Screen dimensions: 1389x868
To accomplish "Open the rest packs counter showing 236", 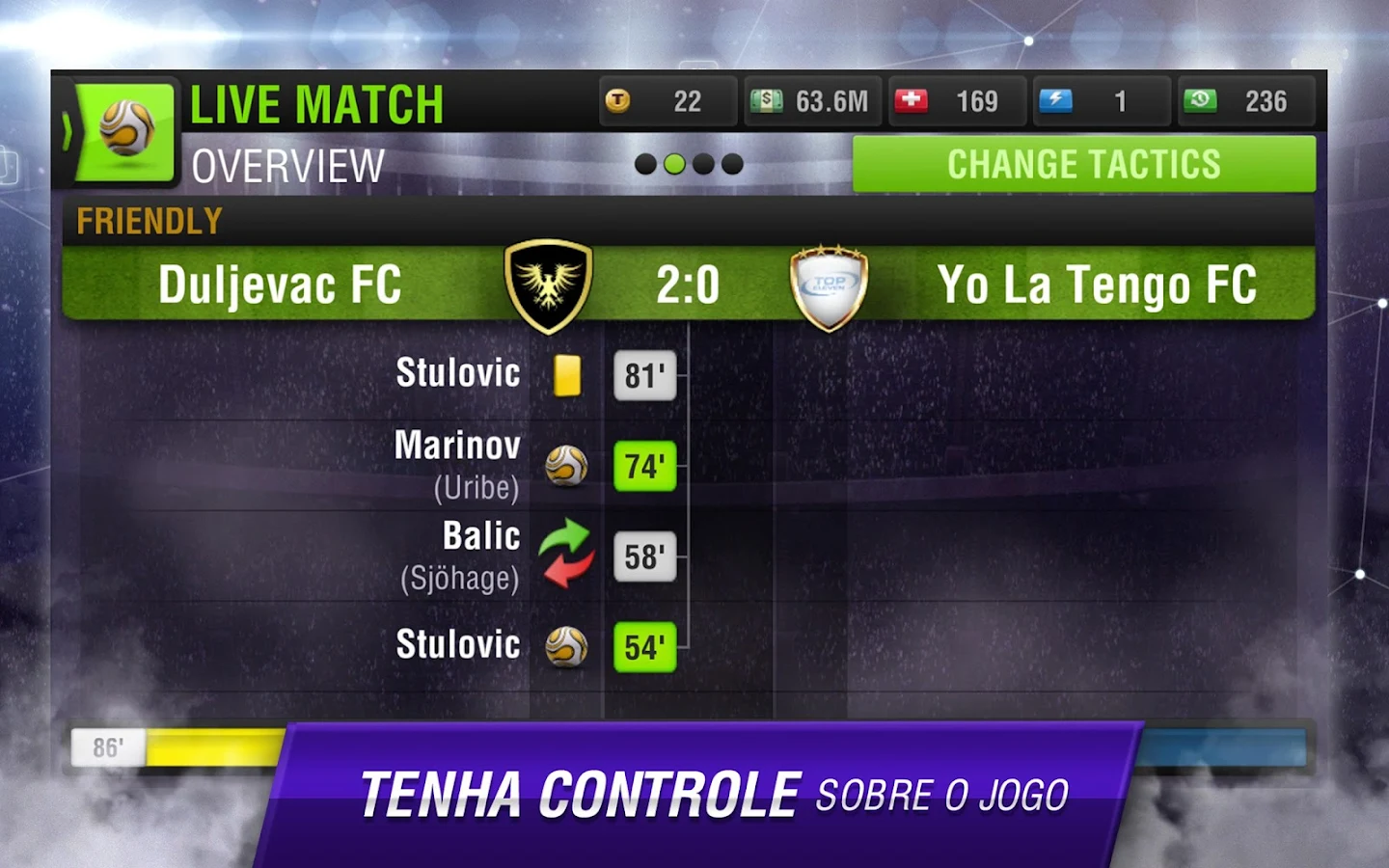I will tap(1199, 99).
